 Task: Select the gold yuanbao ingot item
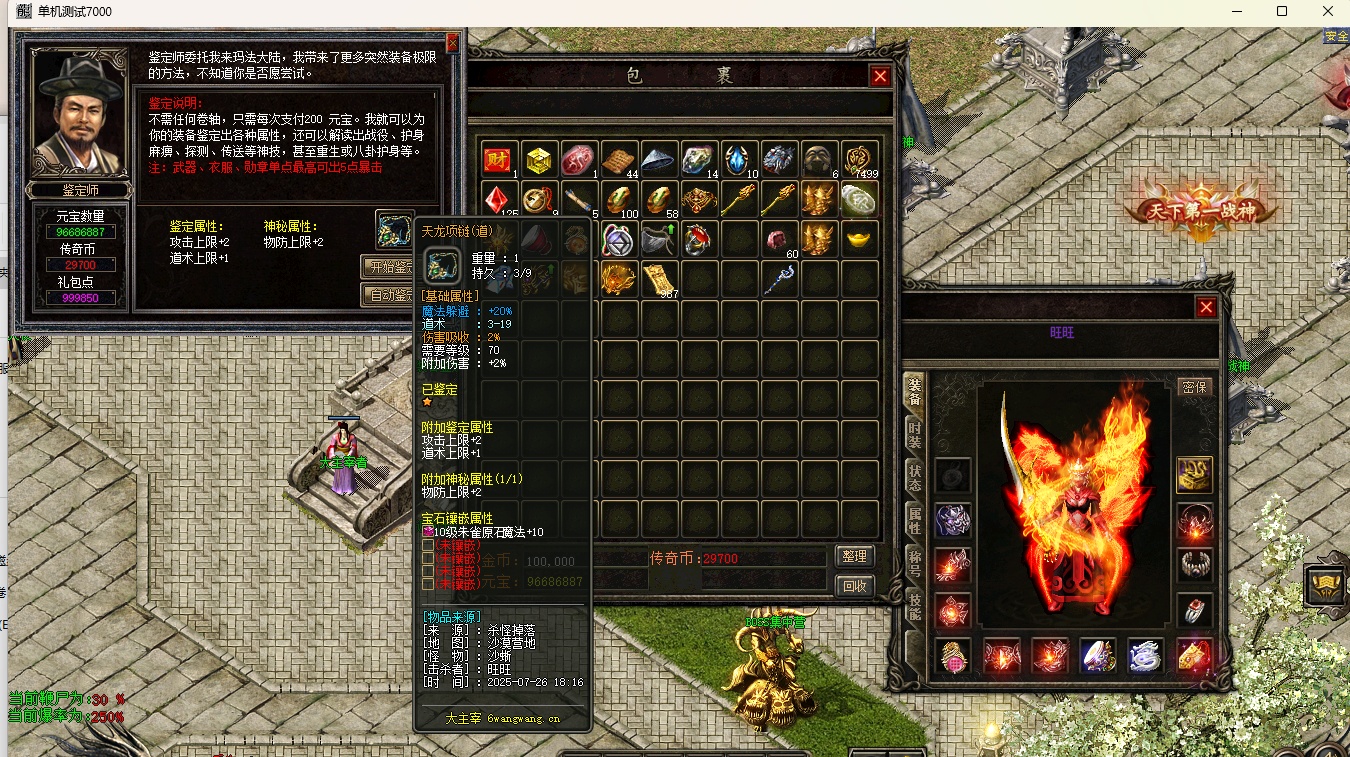(x=859, y=240)
